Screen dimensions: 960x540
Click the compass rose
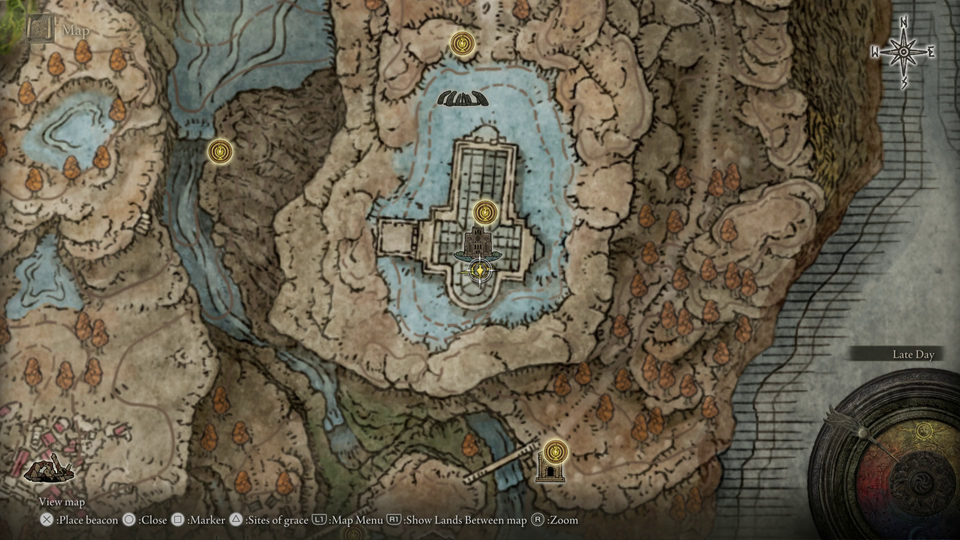pos(903,51)
